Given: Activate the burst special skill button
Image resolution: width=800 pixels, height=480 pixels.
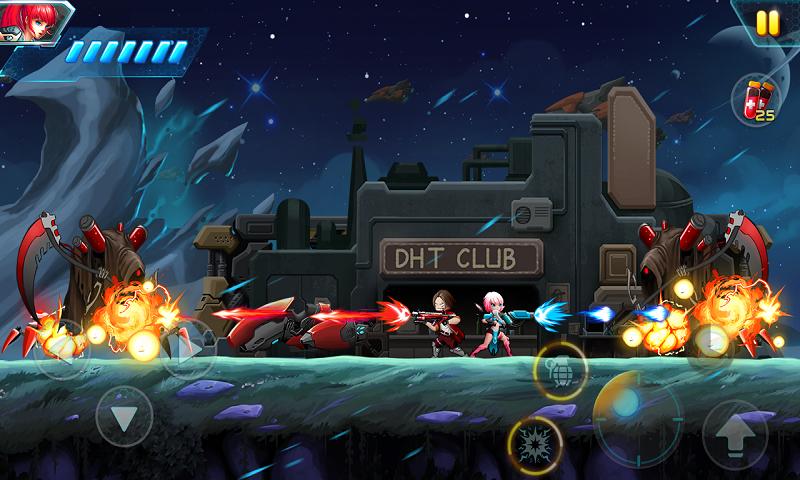Looking at the screenshot, I should tap(534, 444).
